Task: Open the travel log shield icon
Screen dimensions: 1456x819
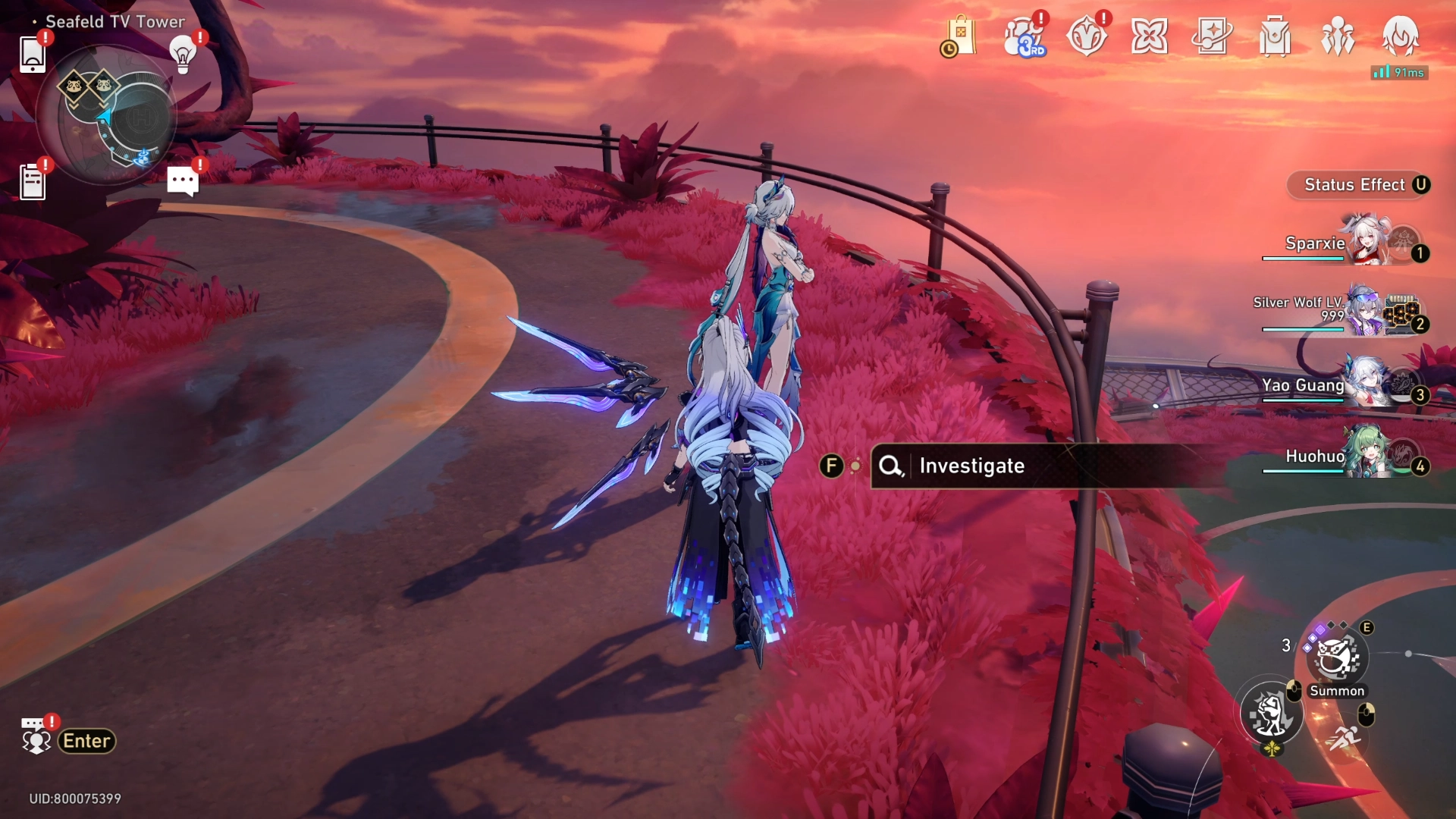Action: [x=1086, y=36]
